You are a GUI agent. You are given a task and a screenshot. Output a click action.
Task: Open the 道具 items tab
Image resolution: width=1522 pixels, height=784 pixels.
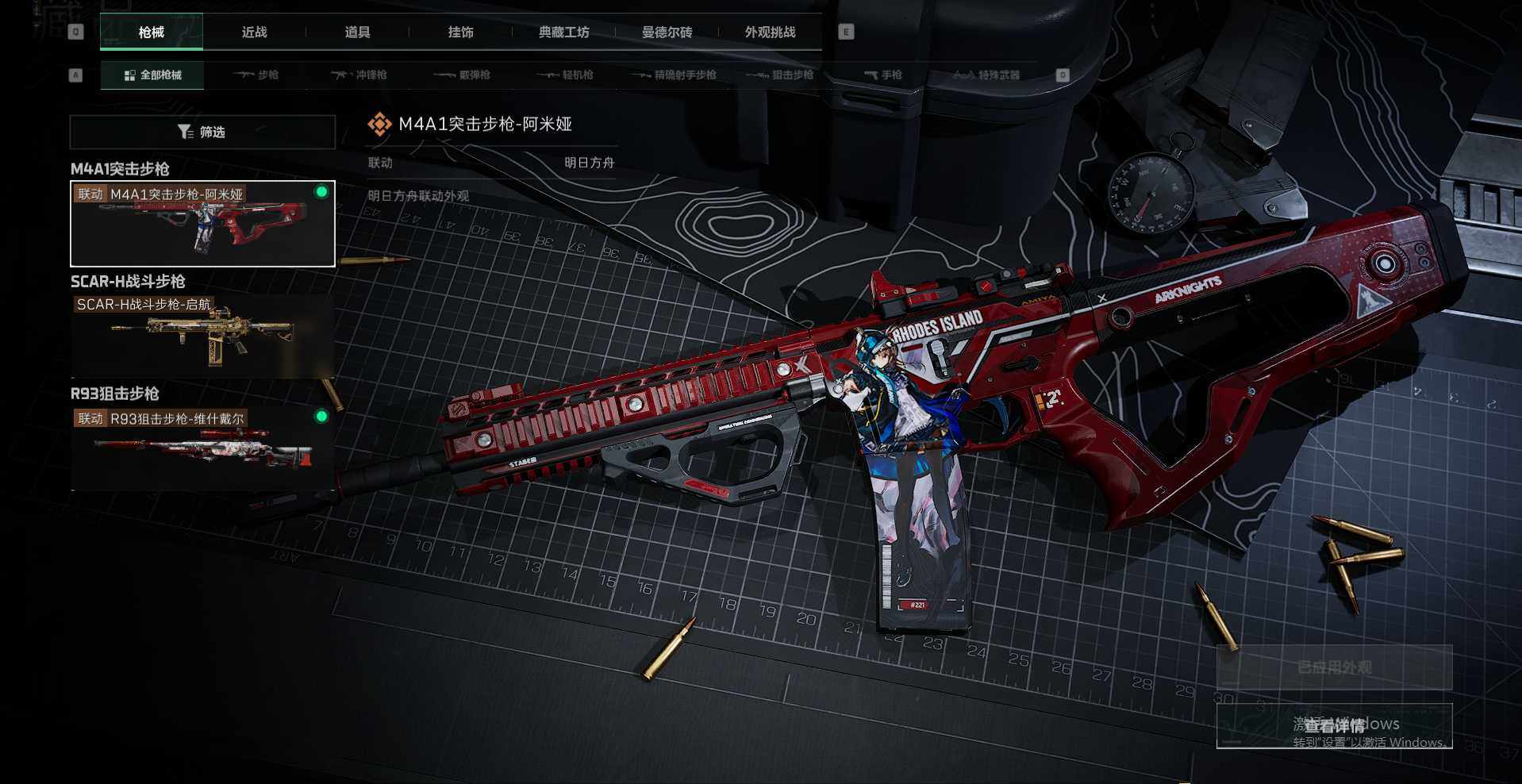[357, 33]
